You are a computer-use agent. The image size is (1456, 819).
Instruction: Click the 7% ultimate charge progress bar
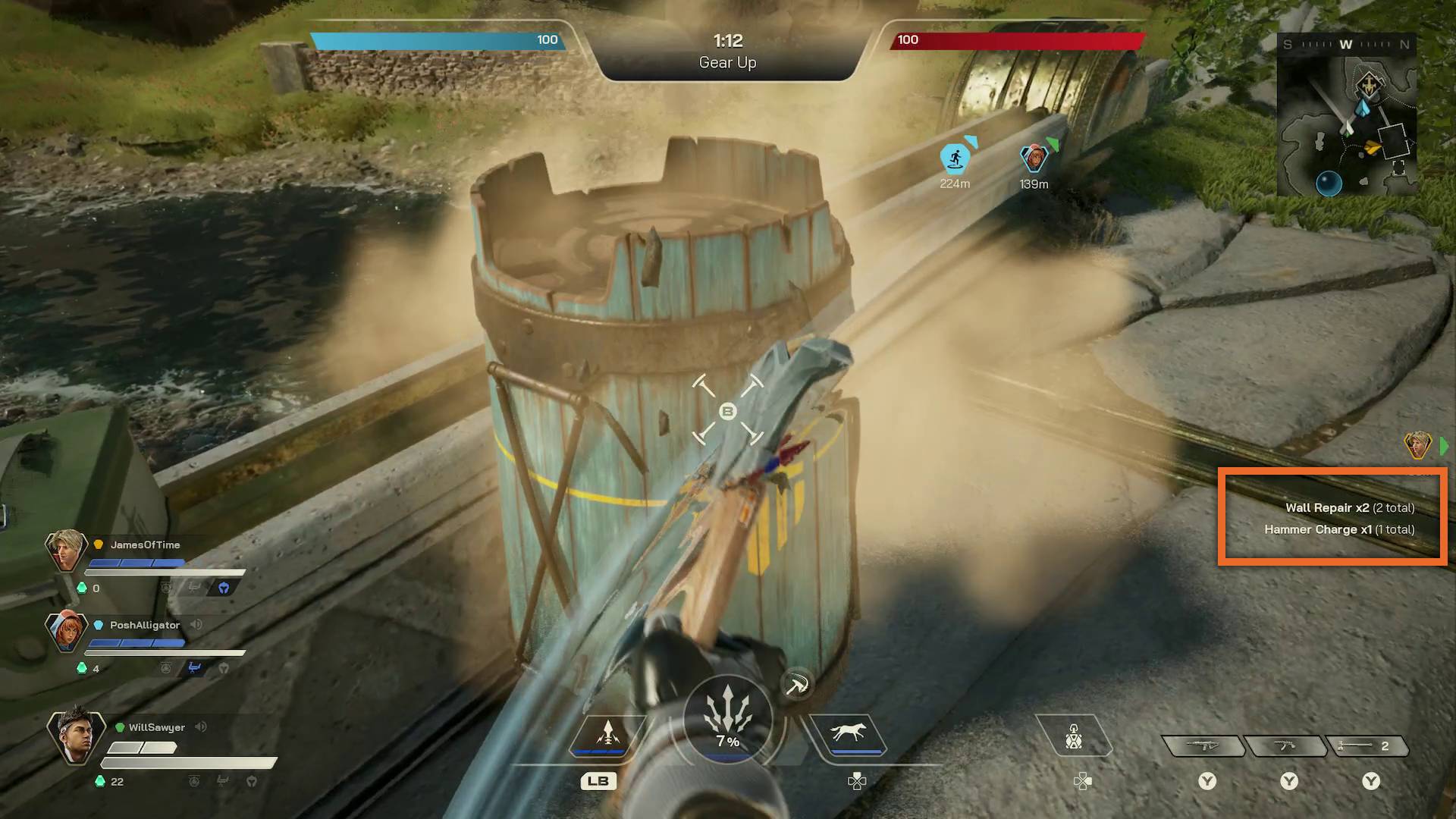tap(728, 741)
